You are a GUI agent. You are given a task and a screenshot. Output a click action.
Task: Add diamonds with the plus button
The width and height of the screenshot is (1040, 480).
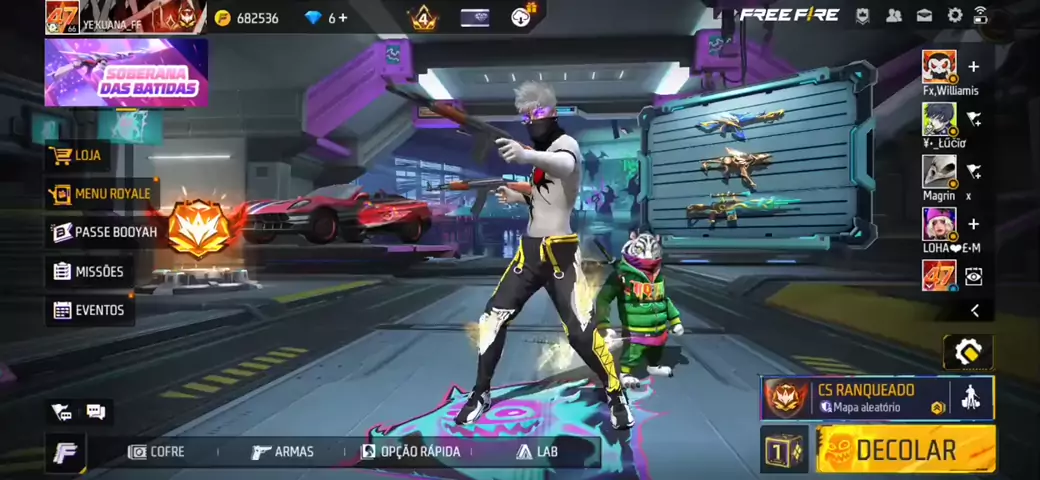(343, 18)
